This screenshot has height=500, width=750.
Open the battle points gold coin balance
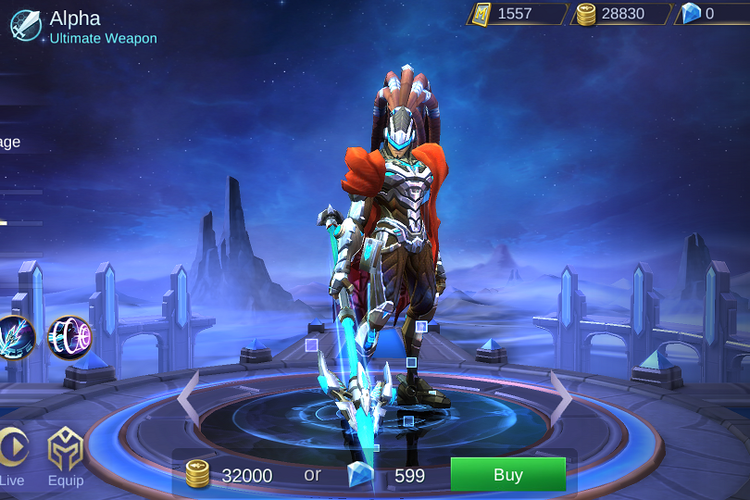[x=610, y=14]
